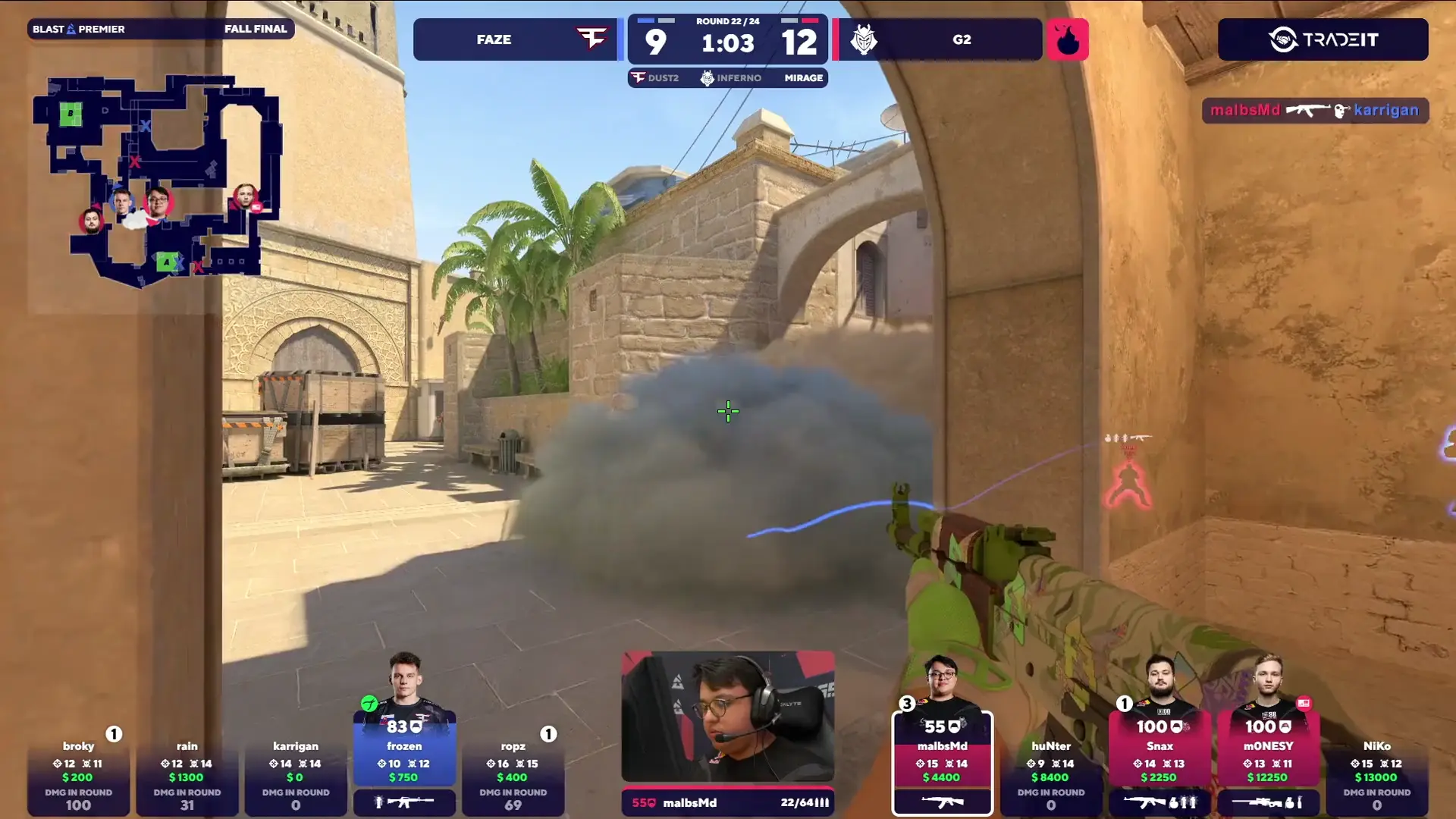
Task: Click the BLAST Premier logo text
Action: click(x=77, y=29)
